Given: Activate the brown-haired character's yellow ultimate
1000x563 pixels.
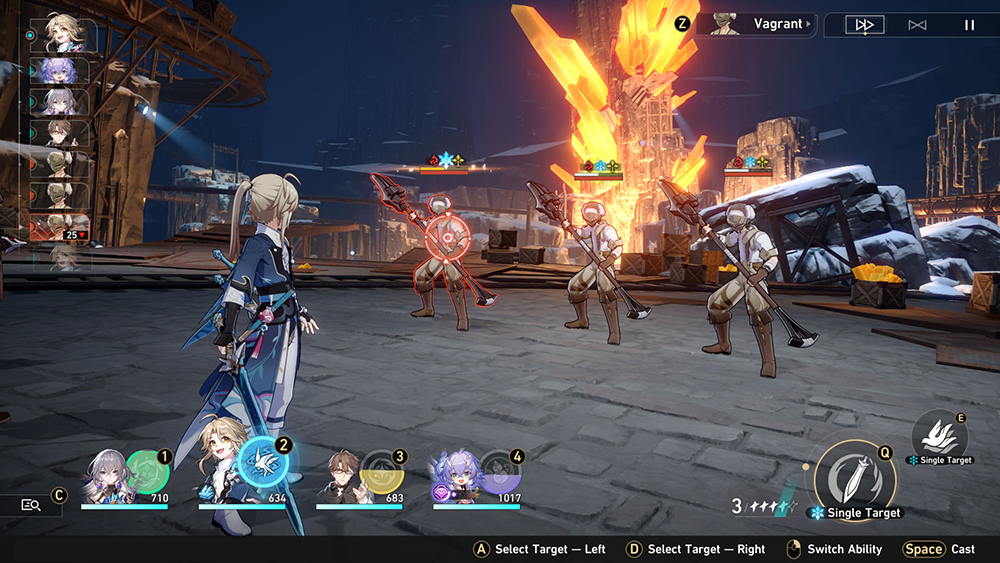Looking at the screenshot, I should click(x=381, y=470).
